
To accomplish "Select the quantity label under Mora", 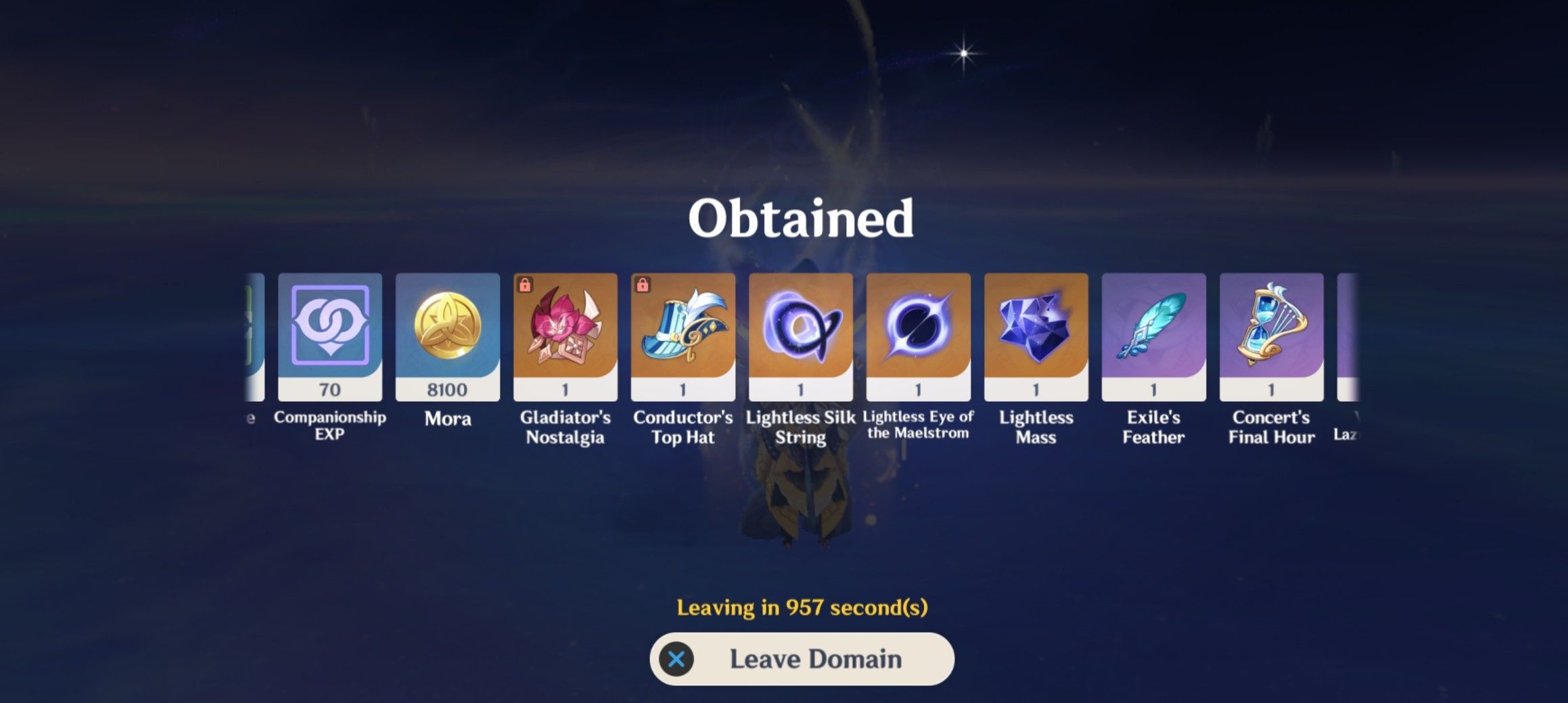I will click(448, 388).
